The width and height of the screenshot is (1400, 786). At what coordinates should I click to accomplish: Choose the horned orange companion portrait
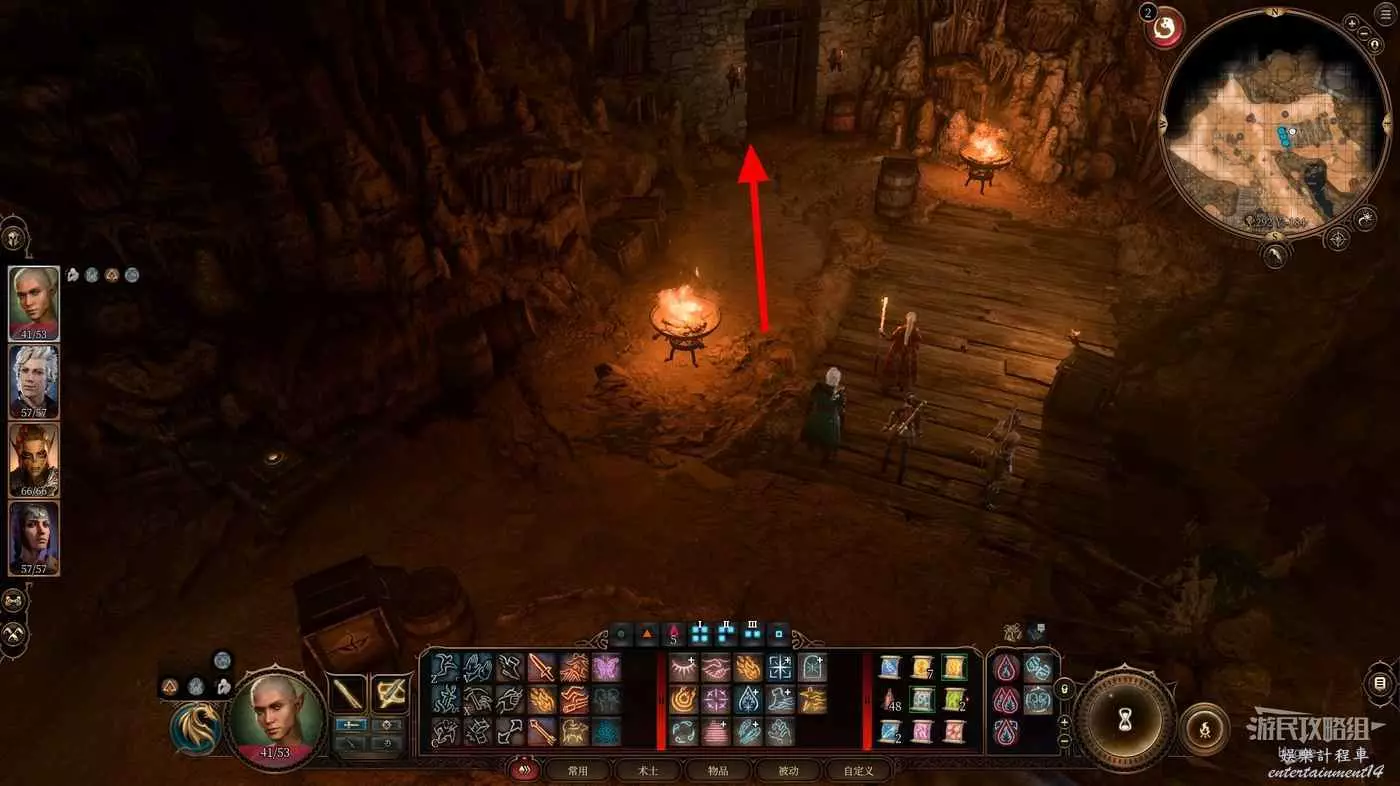[x=34, y=459]
